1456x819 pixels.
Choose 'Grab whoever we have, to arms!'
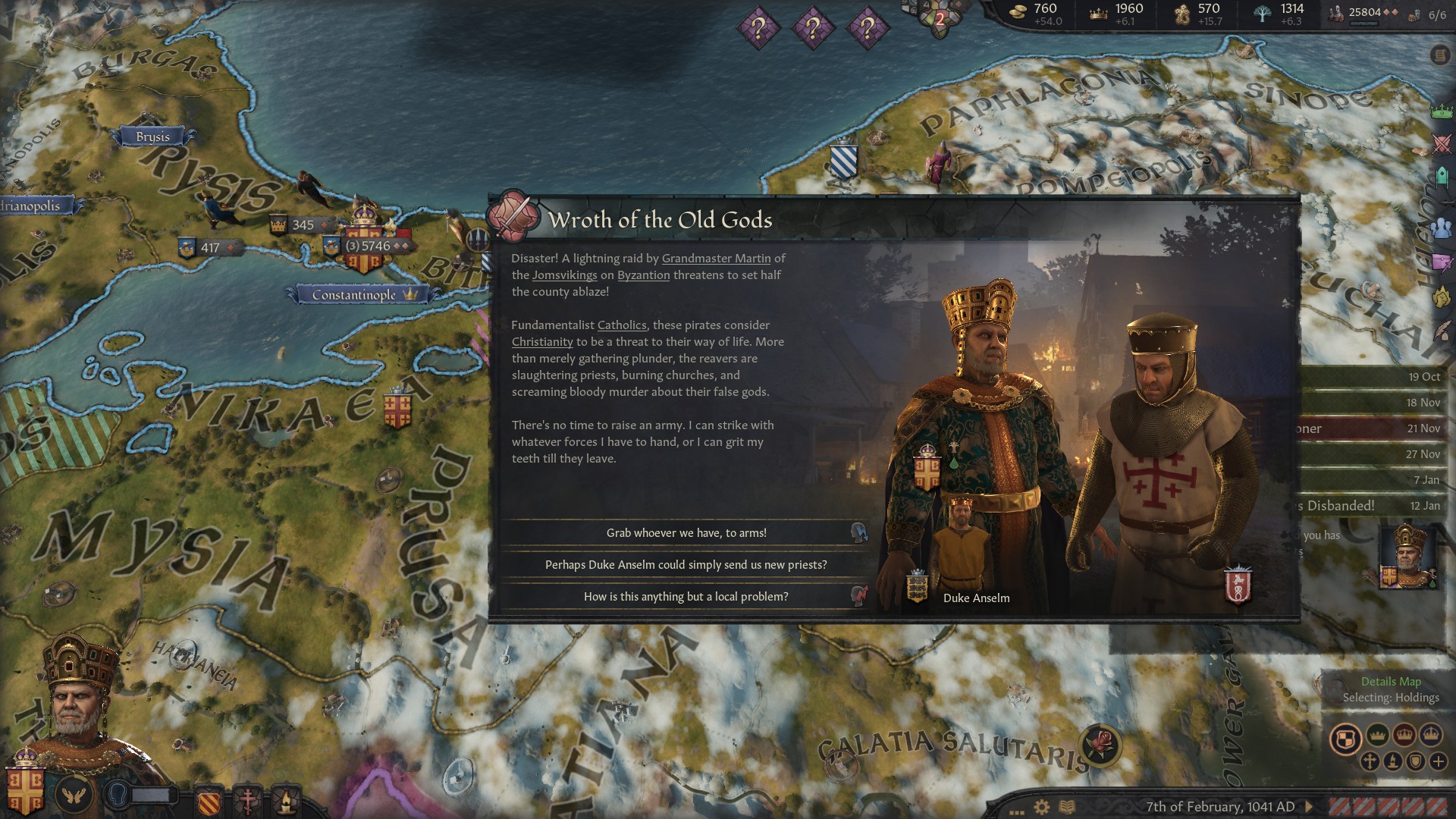[x=686, y=533]
